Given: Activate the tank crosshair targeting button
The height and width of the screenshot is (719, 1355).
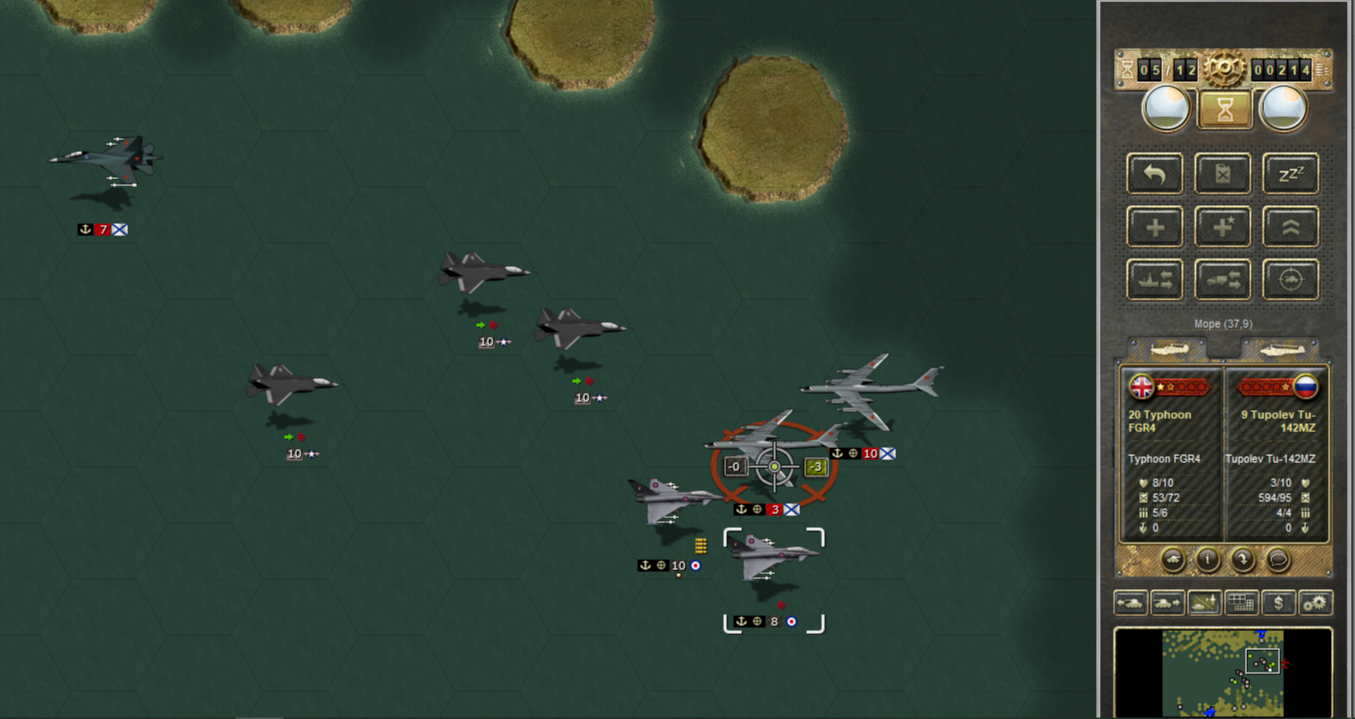Looking at the screenshot, I should 1290,280.
